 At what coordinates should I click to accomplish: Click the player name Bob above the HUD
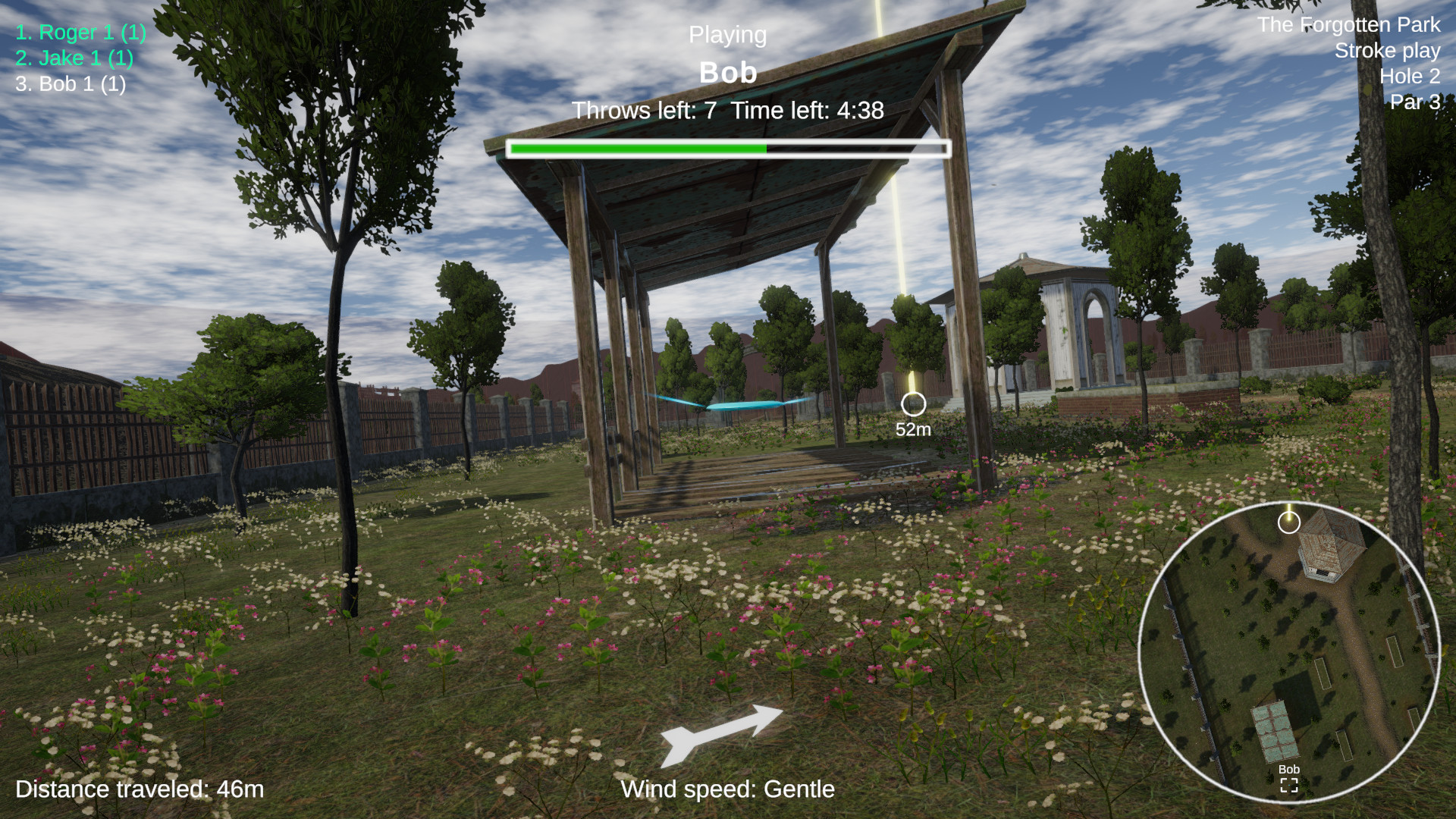click(727, 73)
